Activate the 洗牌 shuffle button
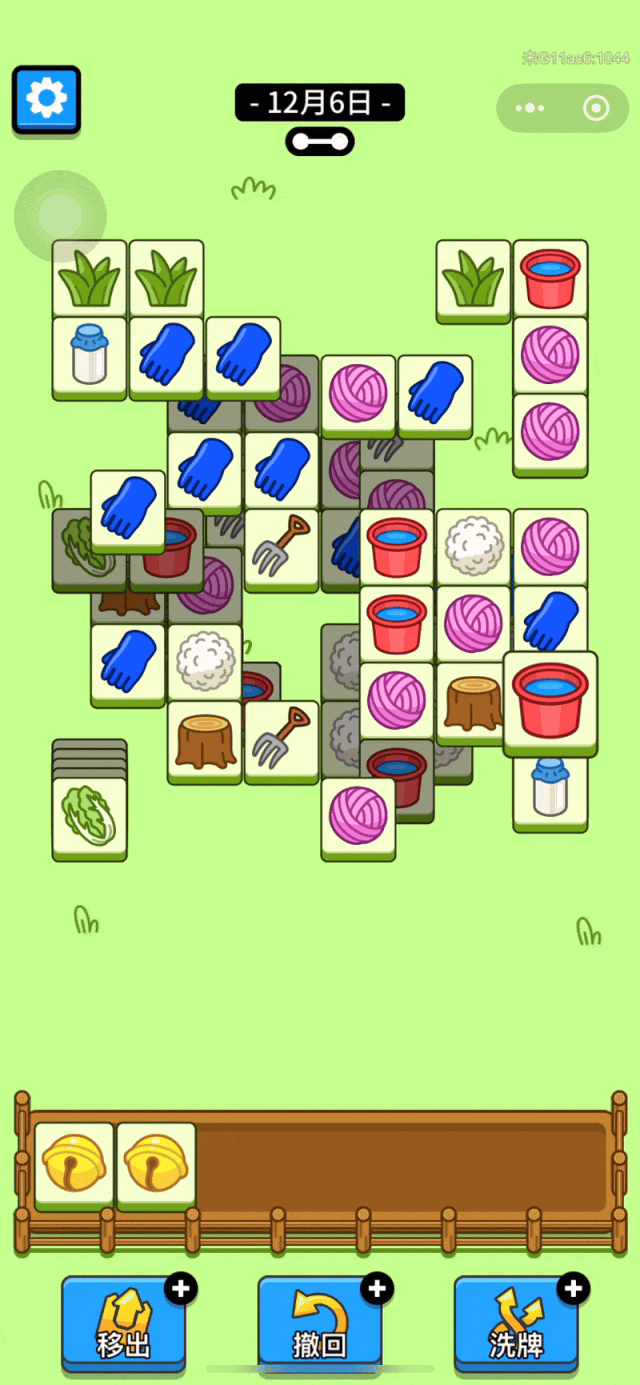This screenshot has height=1385, width=640. coord(516,1321)
